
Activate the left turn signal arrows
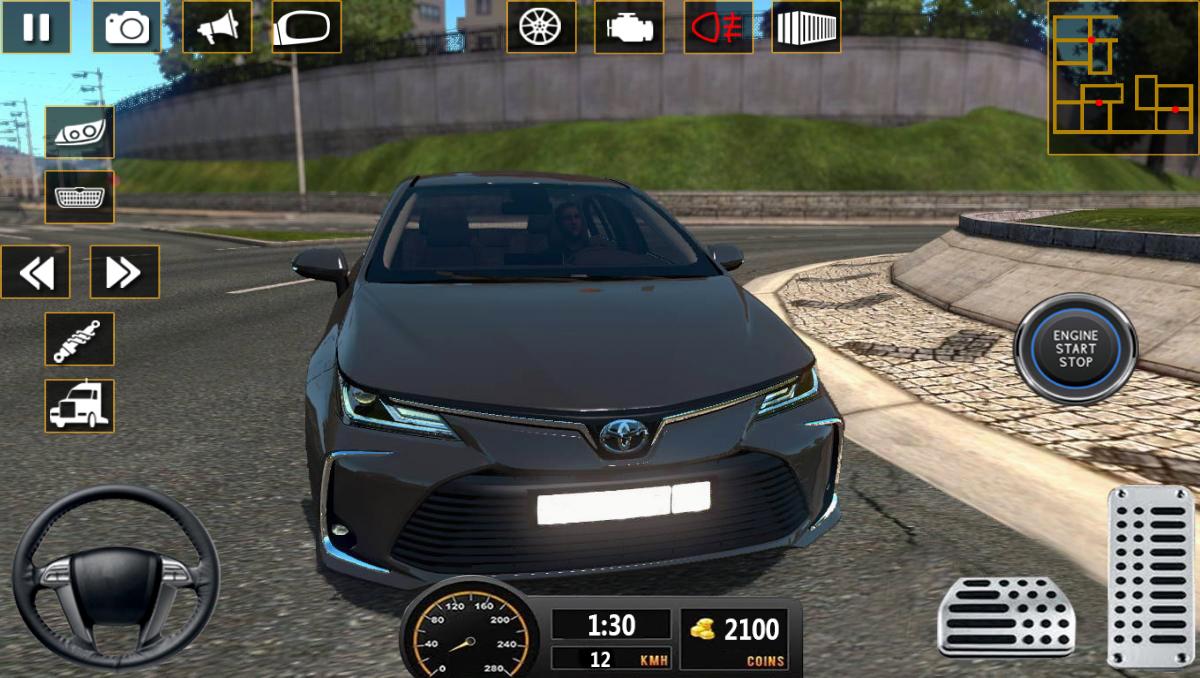pos(36,271)
